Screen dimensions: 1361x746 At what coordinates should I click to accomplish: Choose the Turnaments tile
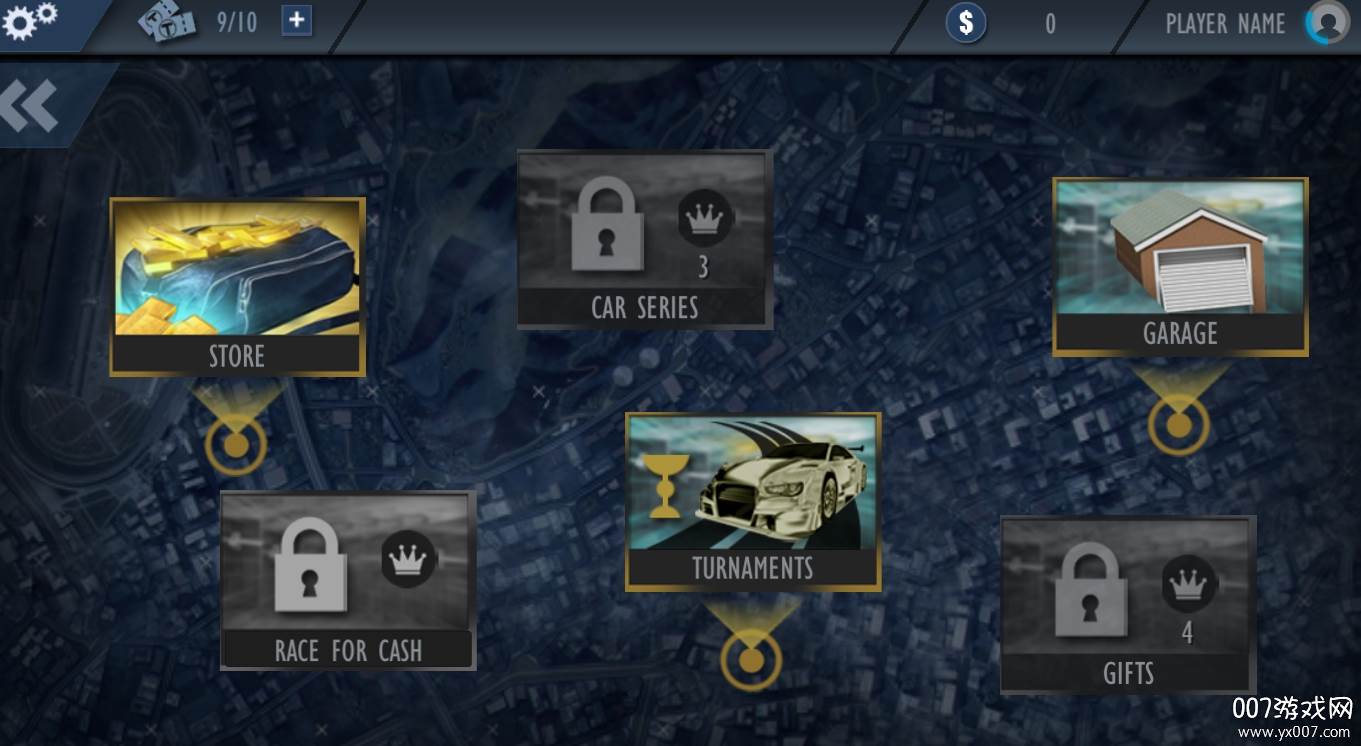coord(753,502)
